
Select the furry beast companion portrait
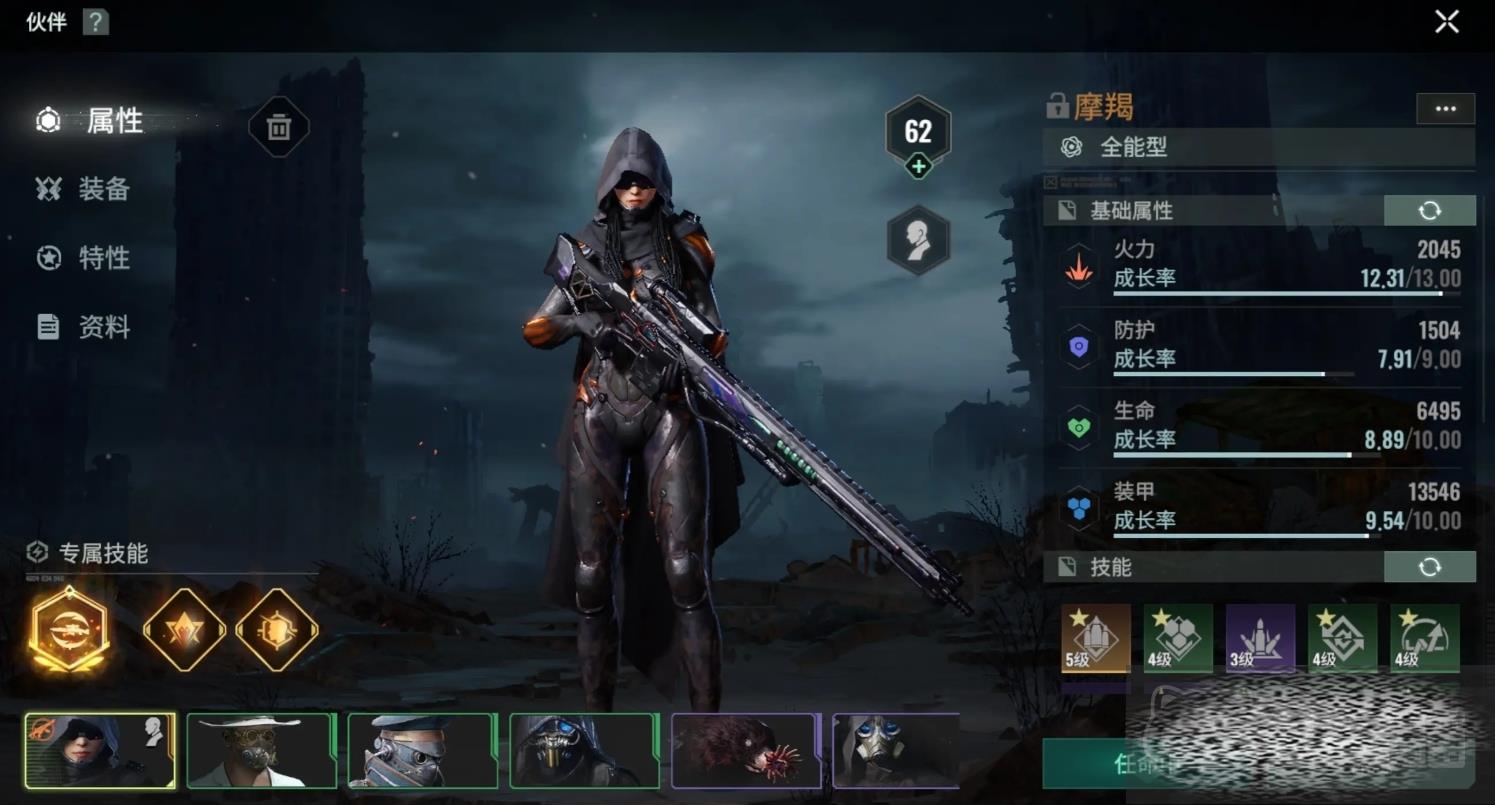pos(745,750)
